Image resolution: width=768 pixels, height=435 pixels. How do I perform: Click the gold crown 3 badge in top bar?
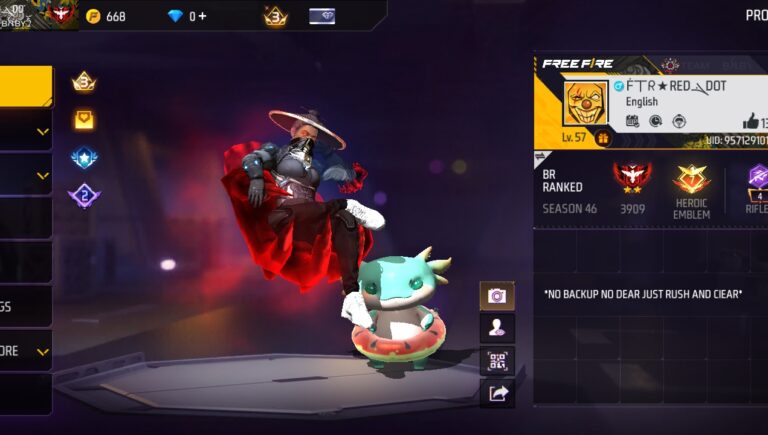point(275,16)
